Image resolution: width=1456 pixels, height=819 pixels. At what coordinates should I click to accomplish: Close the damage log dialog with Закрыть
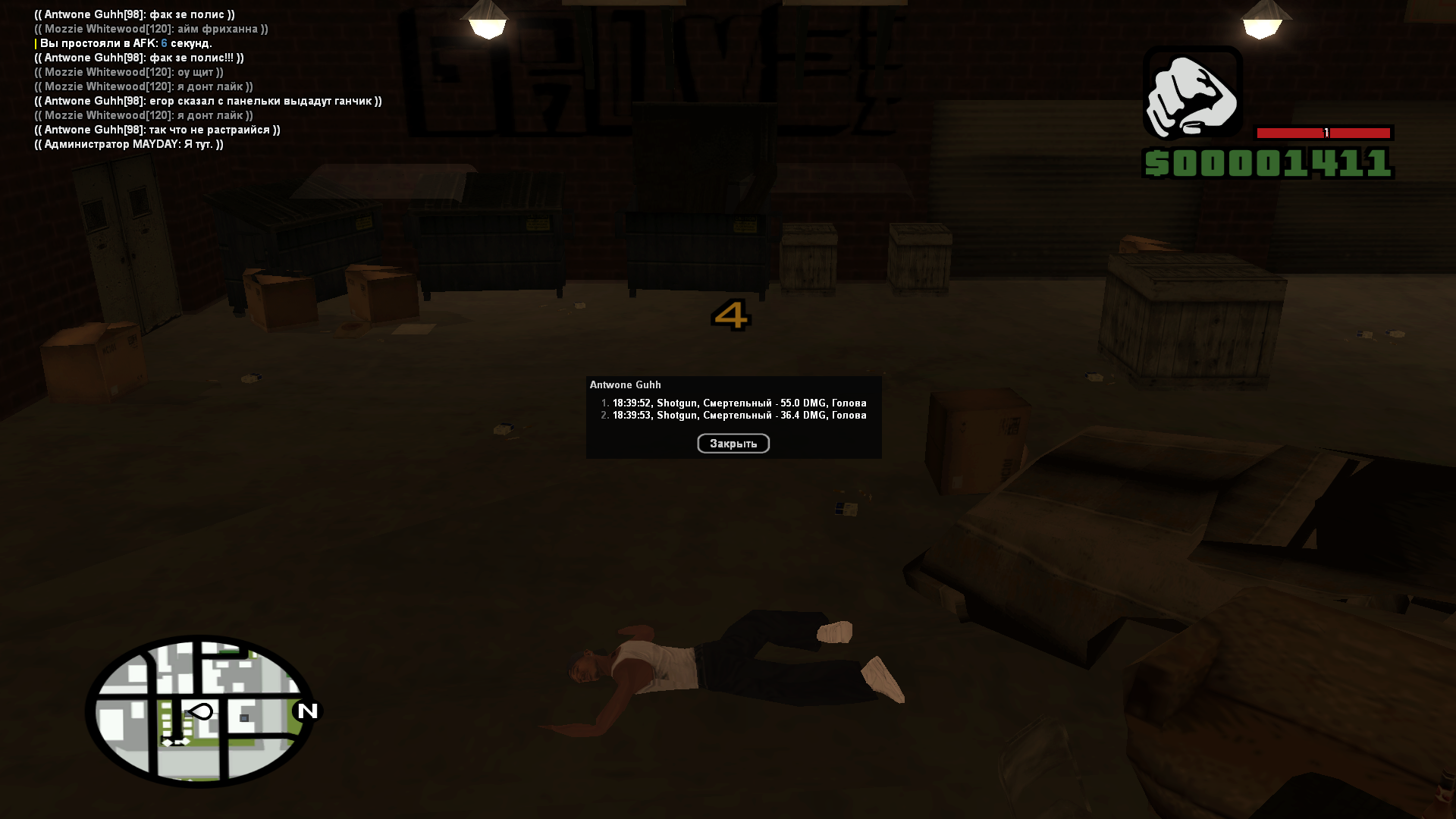tap(733, 444)
